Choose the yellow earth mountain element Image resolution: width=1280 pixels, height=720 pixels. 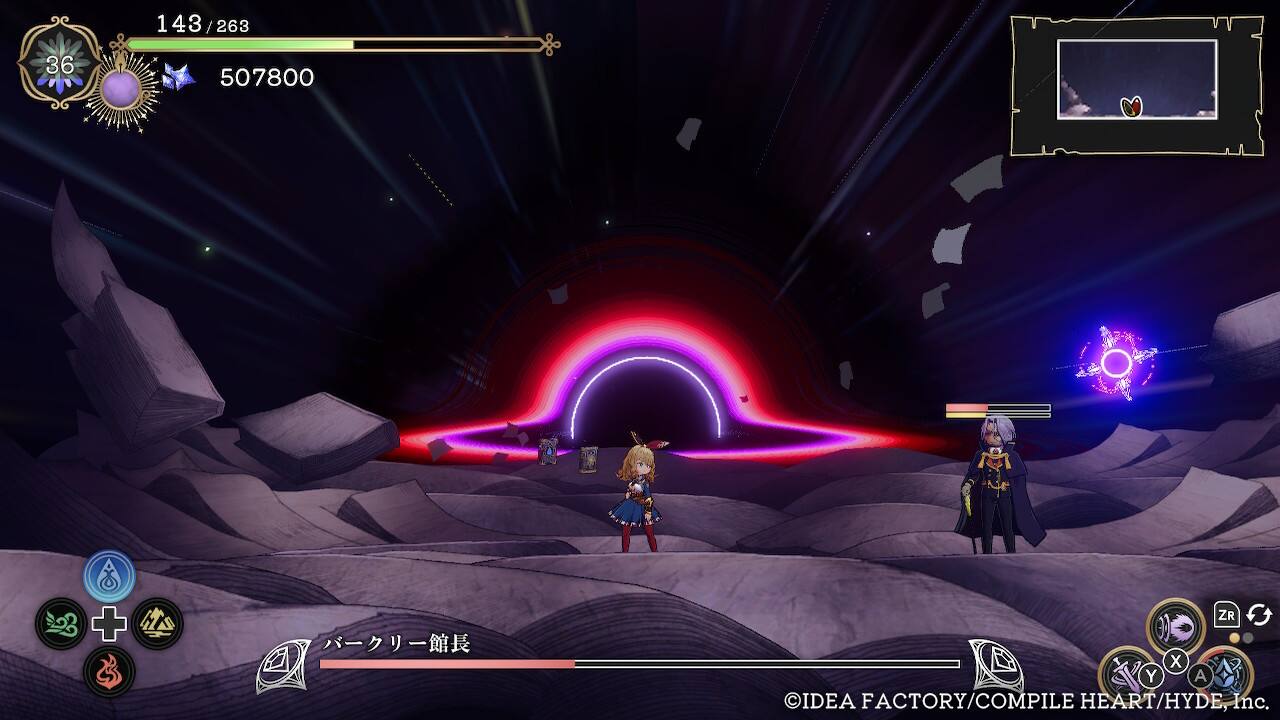[x=157, y=624]
